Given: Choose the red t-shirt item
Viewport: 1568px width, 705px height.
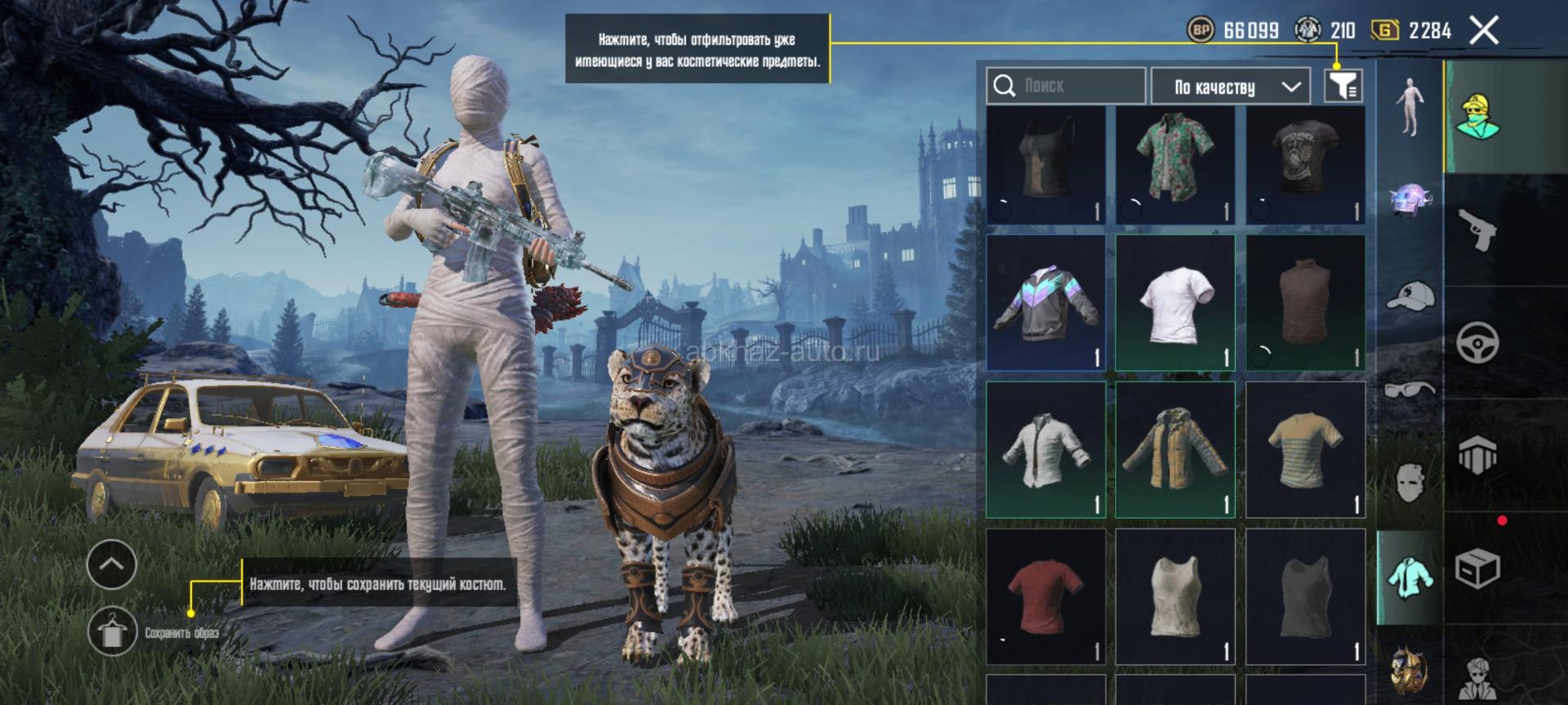Looking at the screenshot, I should pyautogui.click(x=1045, y=596).
